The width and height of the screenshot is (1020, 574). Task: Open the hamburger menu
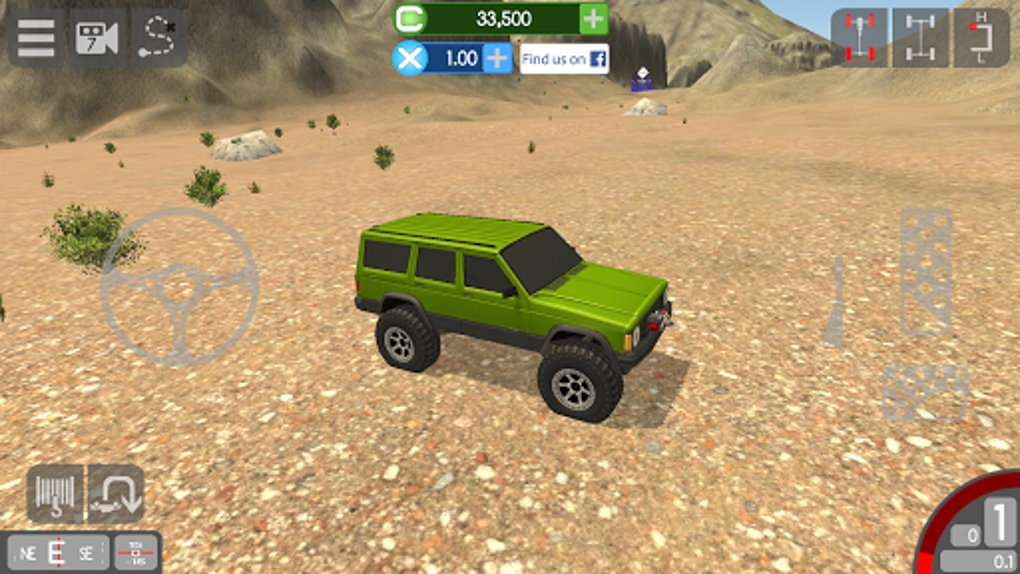point(36,39)
